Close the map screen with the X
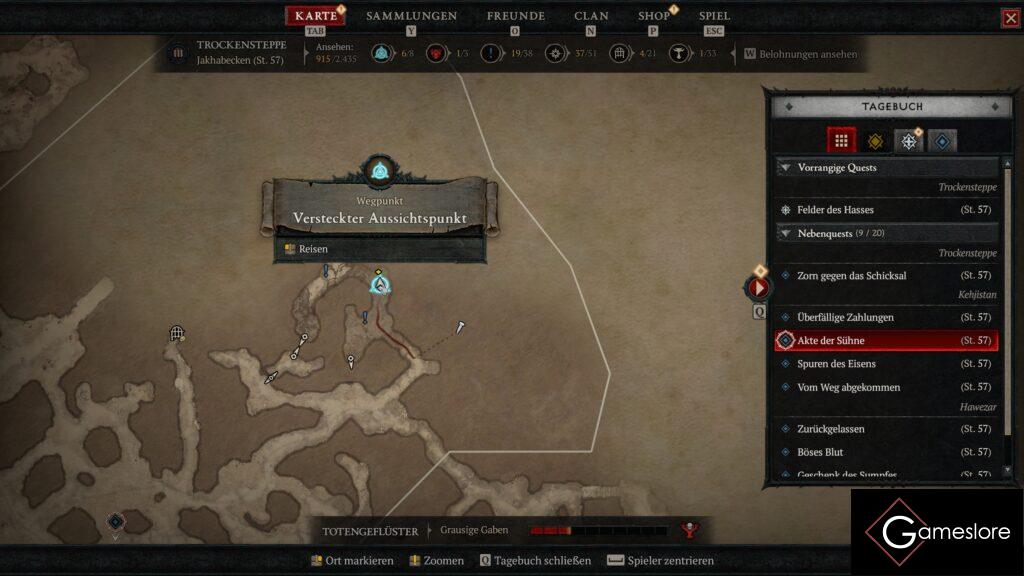 point(1010,18)
